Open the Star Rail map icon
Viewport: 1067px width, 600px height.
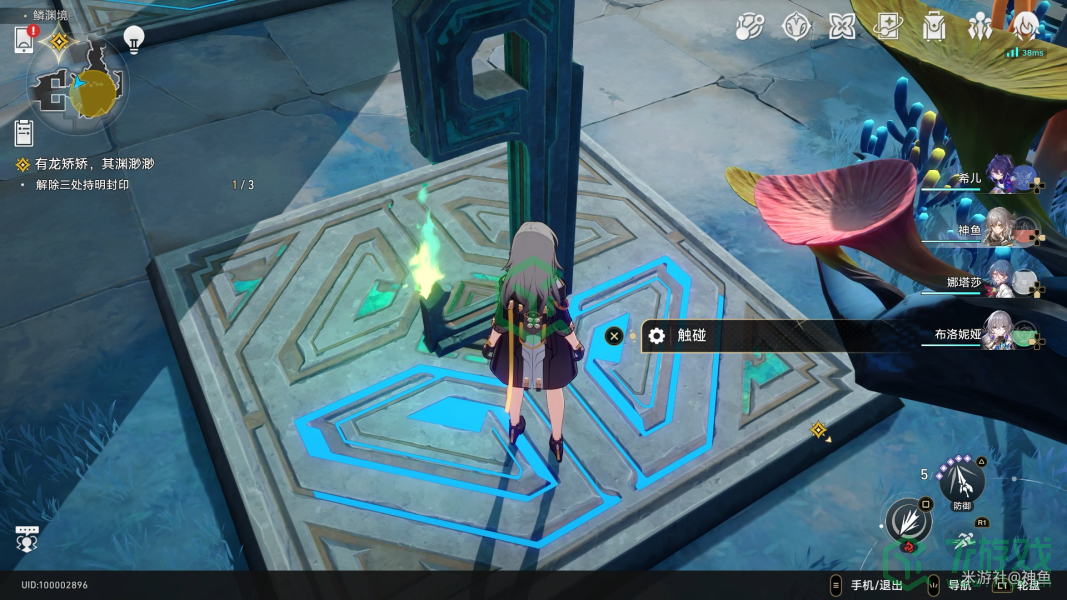pos(749,27)
